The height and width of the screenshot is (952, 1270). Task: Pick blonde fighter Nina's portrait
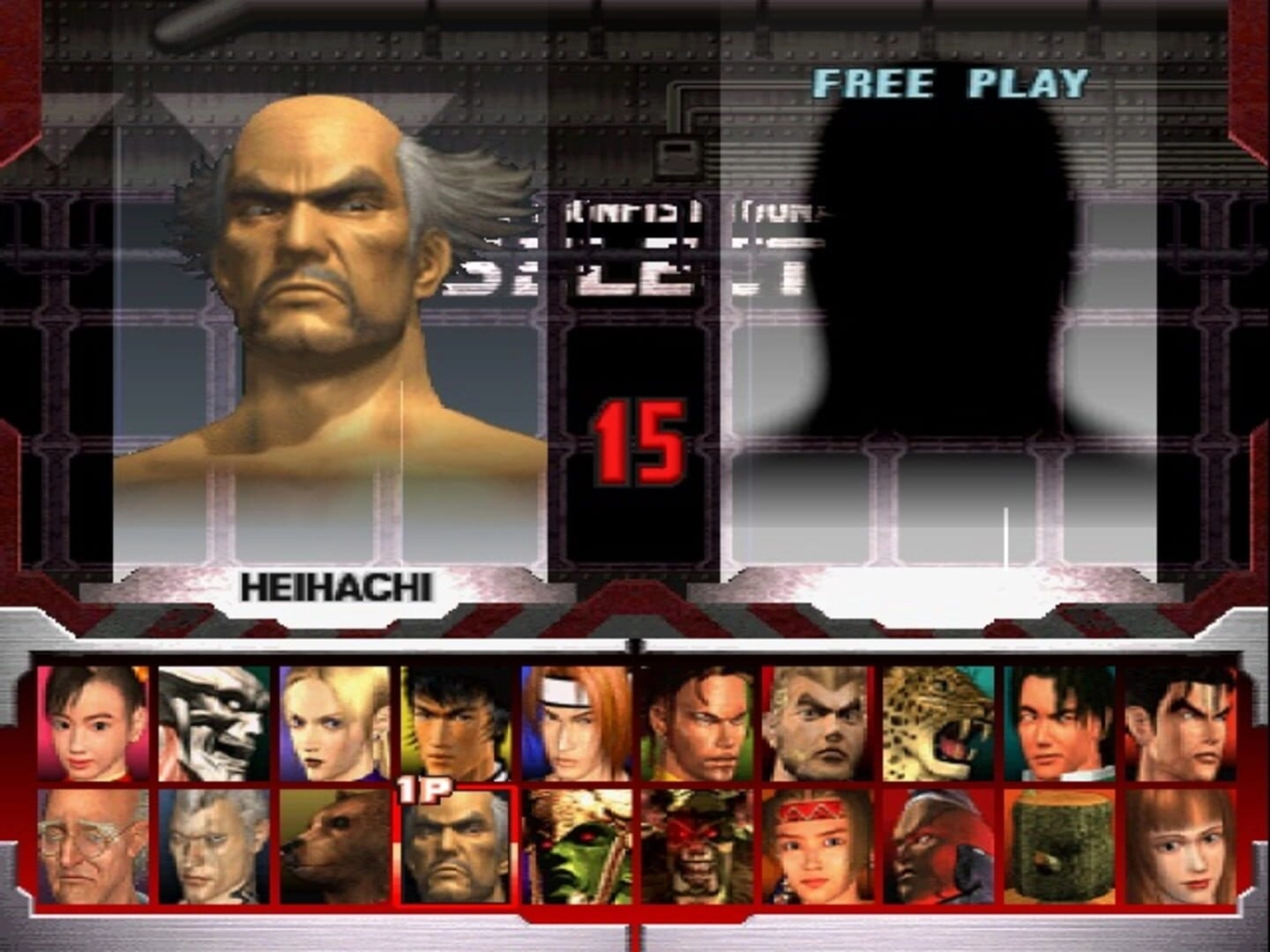334,723
